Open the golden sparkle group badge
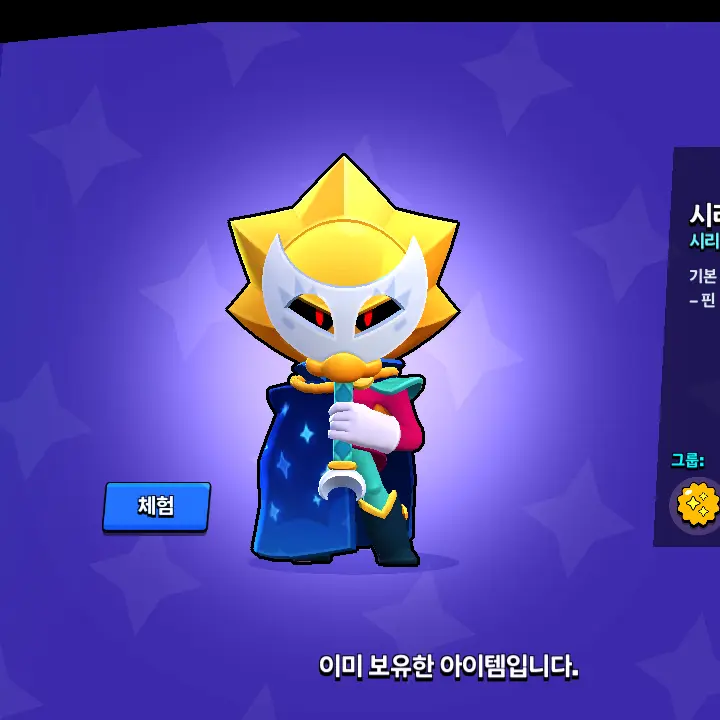Viewport: 720px width, 720px height. point(697,505)
